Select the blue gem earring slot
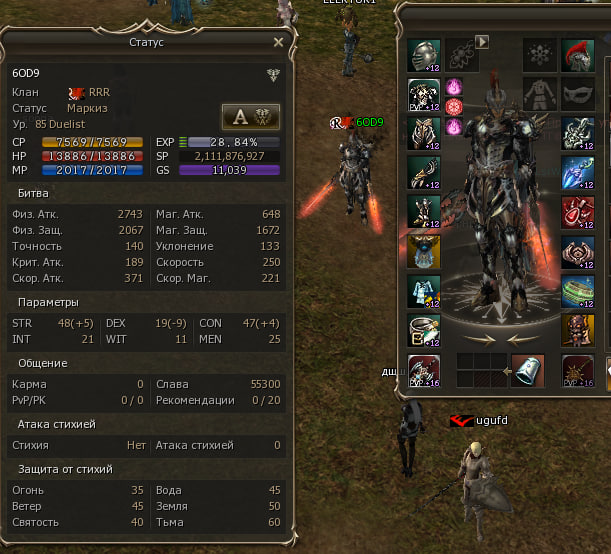This screenshot has width=611, height=554. [x=577, y=172]
